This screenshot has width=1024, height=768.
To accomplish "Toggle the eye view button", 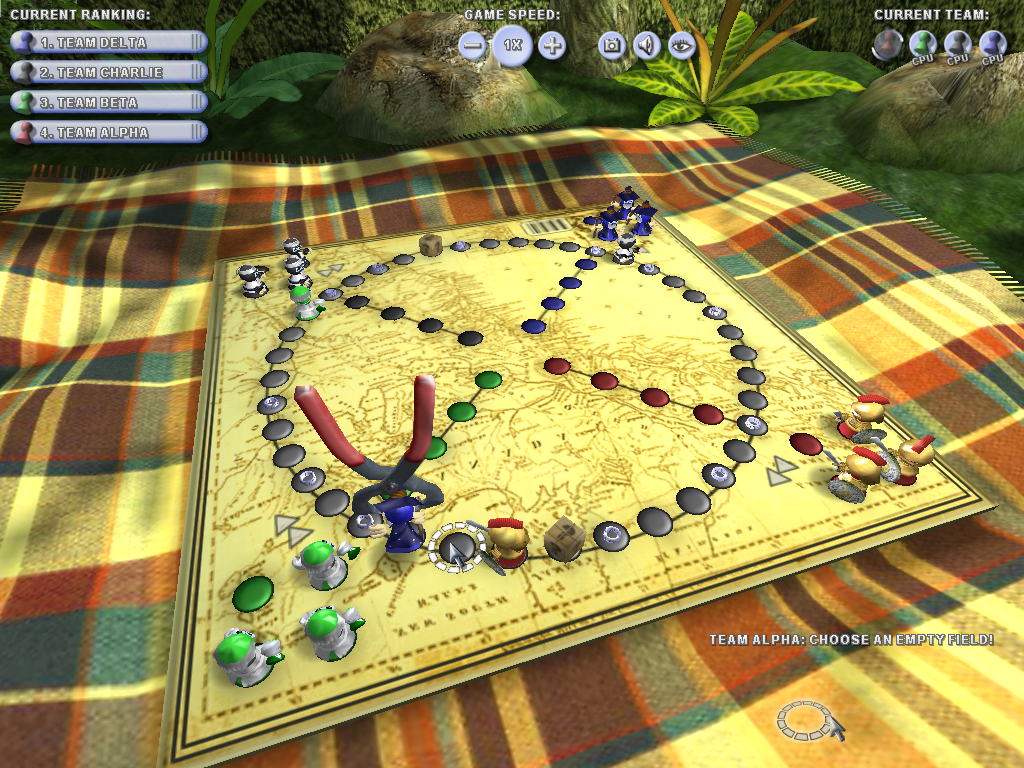I will (682, 45).
